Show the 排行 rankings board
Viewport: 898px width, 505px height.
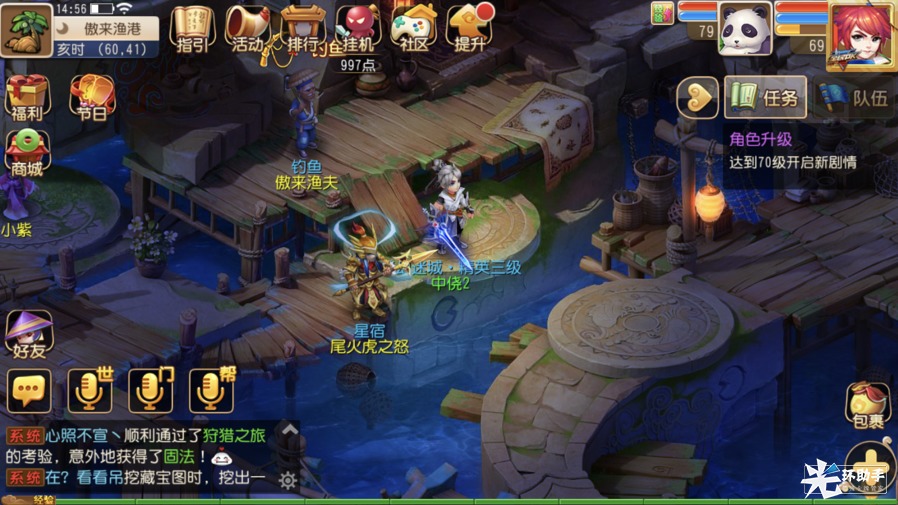(302, 28)
